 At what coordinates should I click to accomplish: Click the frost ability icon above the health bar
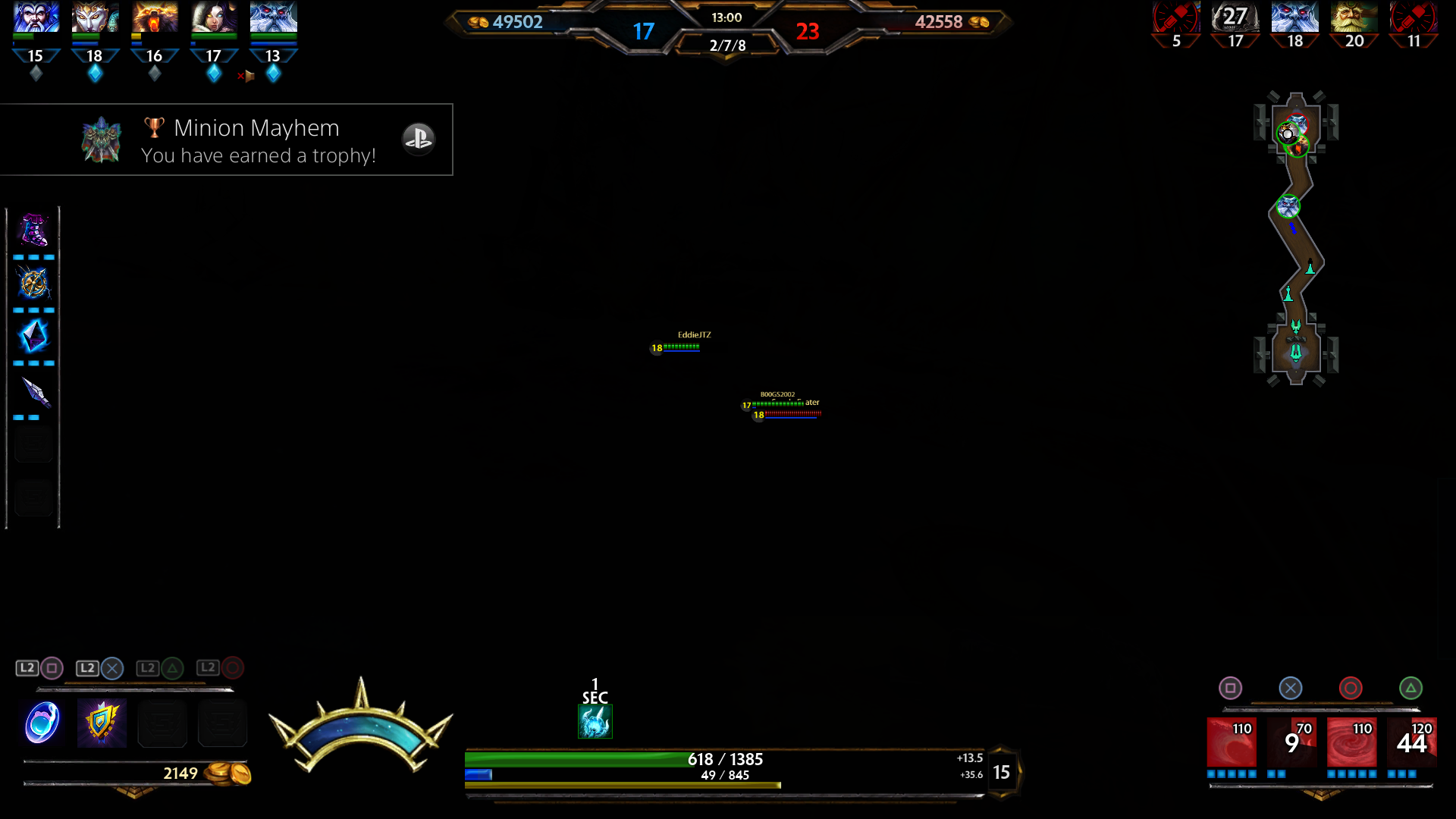point(596,721)
